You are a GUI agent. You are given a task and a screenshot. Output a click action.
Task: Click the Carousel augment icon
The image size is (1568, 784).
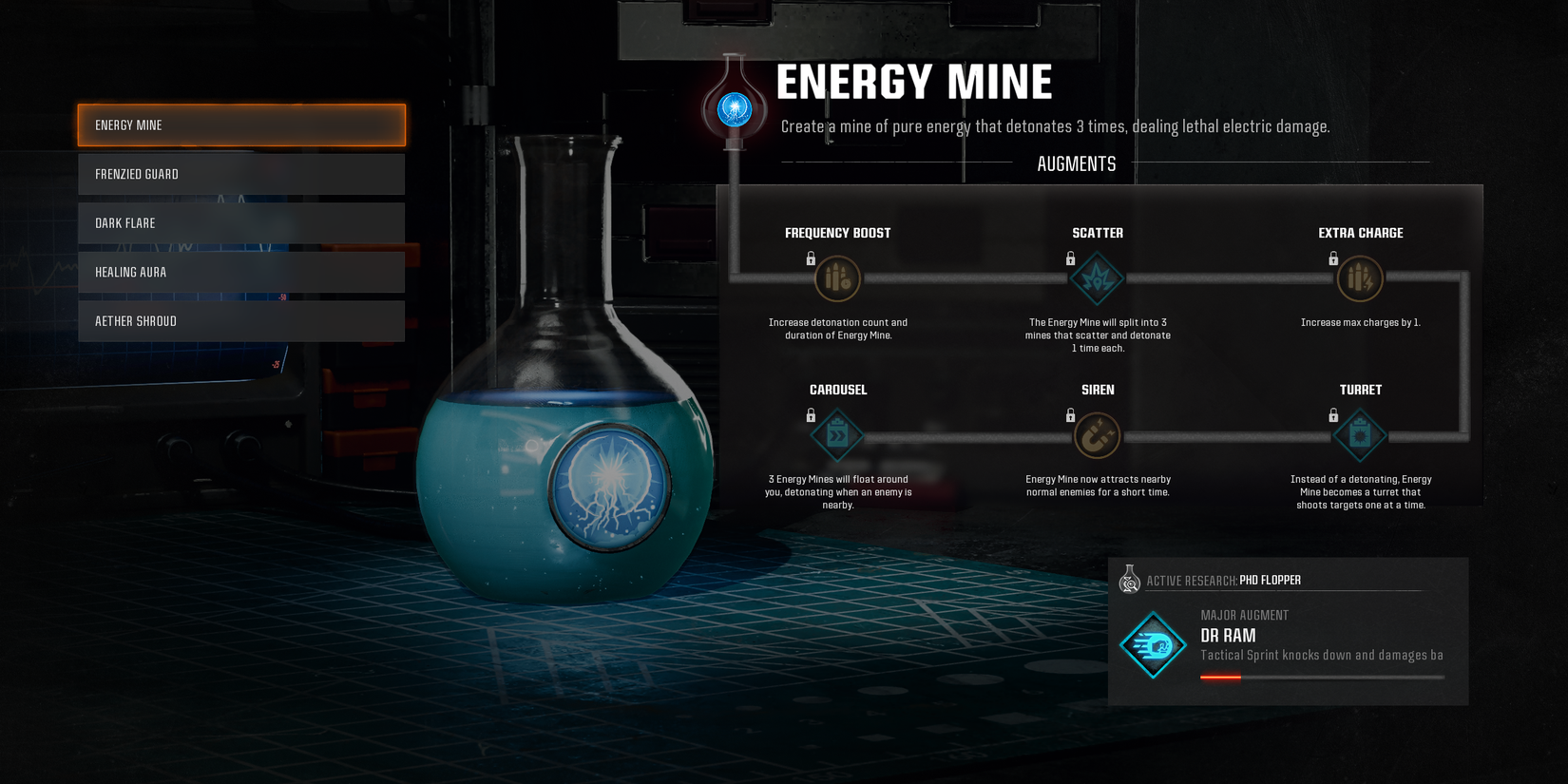[x=837, y=435]
